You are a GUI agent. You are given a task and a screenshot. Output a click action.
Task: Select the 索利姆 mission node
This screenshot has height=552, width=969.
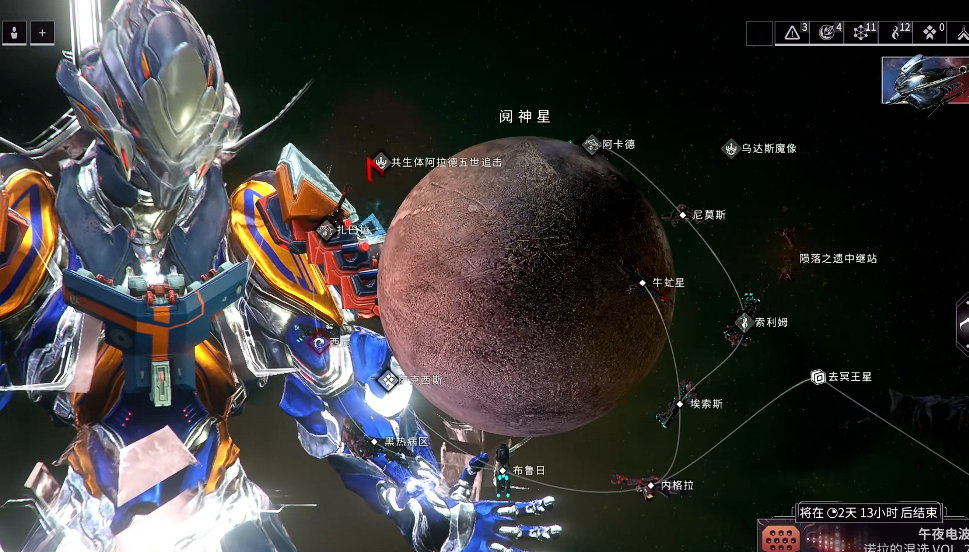pos(744,322)
